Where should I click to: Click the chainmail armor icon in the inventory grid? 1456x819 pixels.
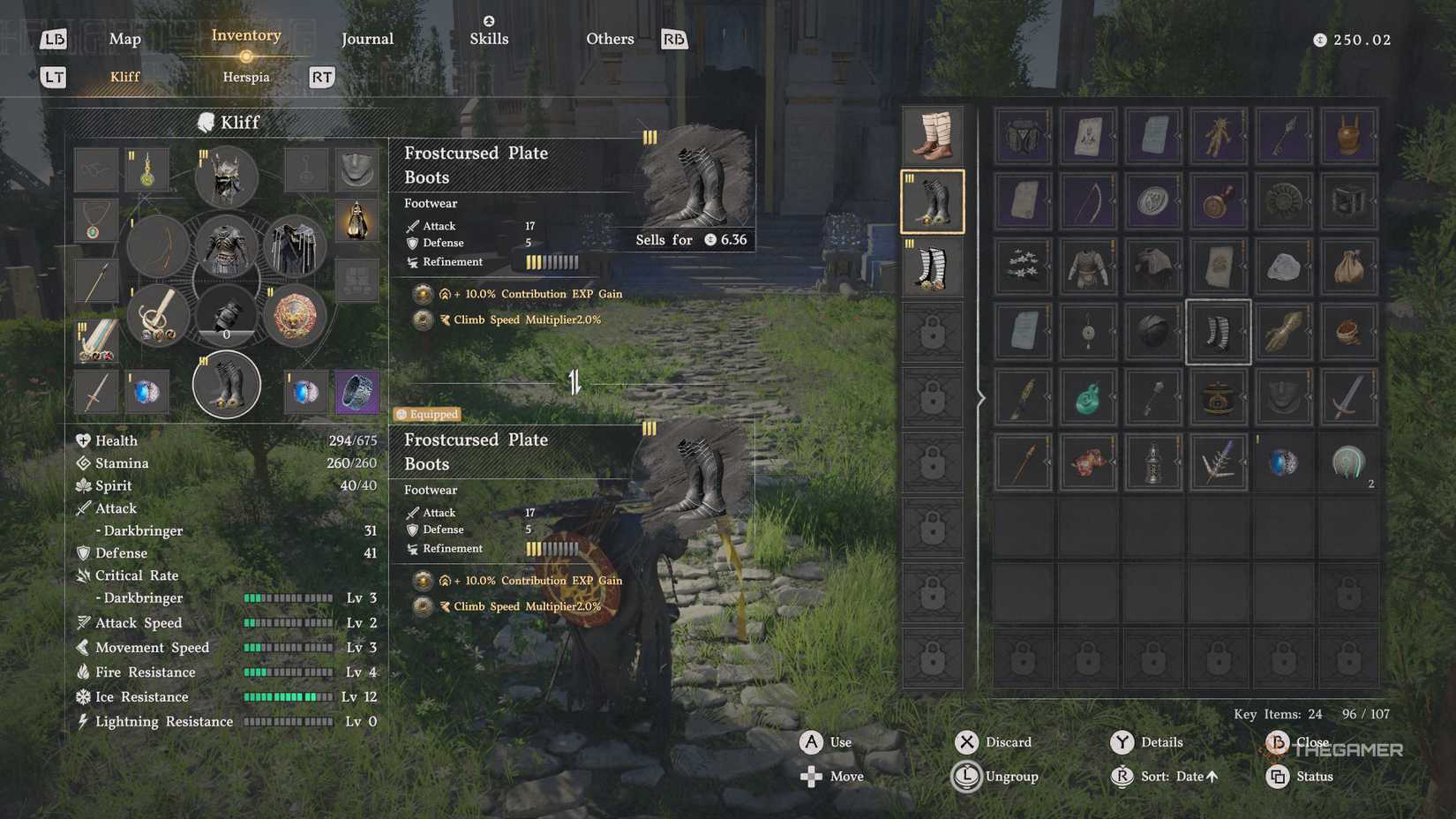pyautogui.click(x=1087, y=267)
